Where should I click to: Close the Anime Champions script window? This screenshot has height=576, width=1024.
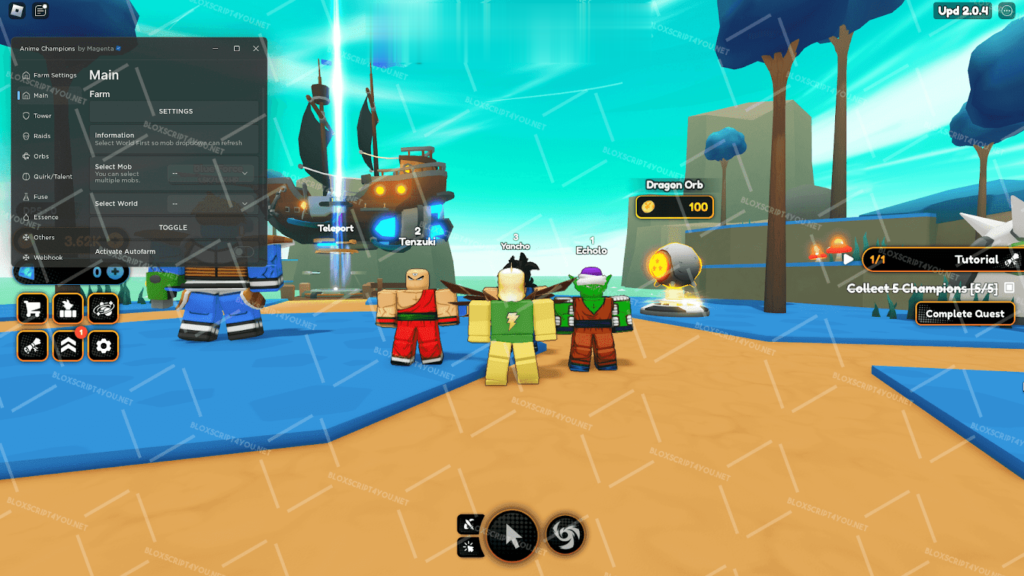(x=256, y=48)
